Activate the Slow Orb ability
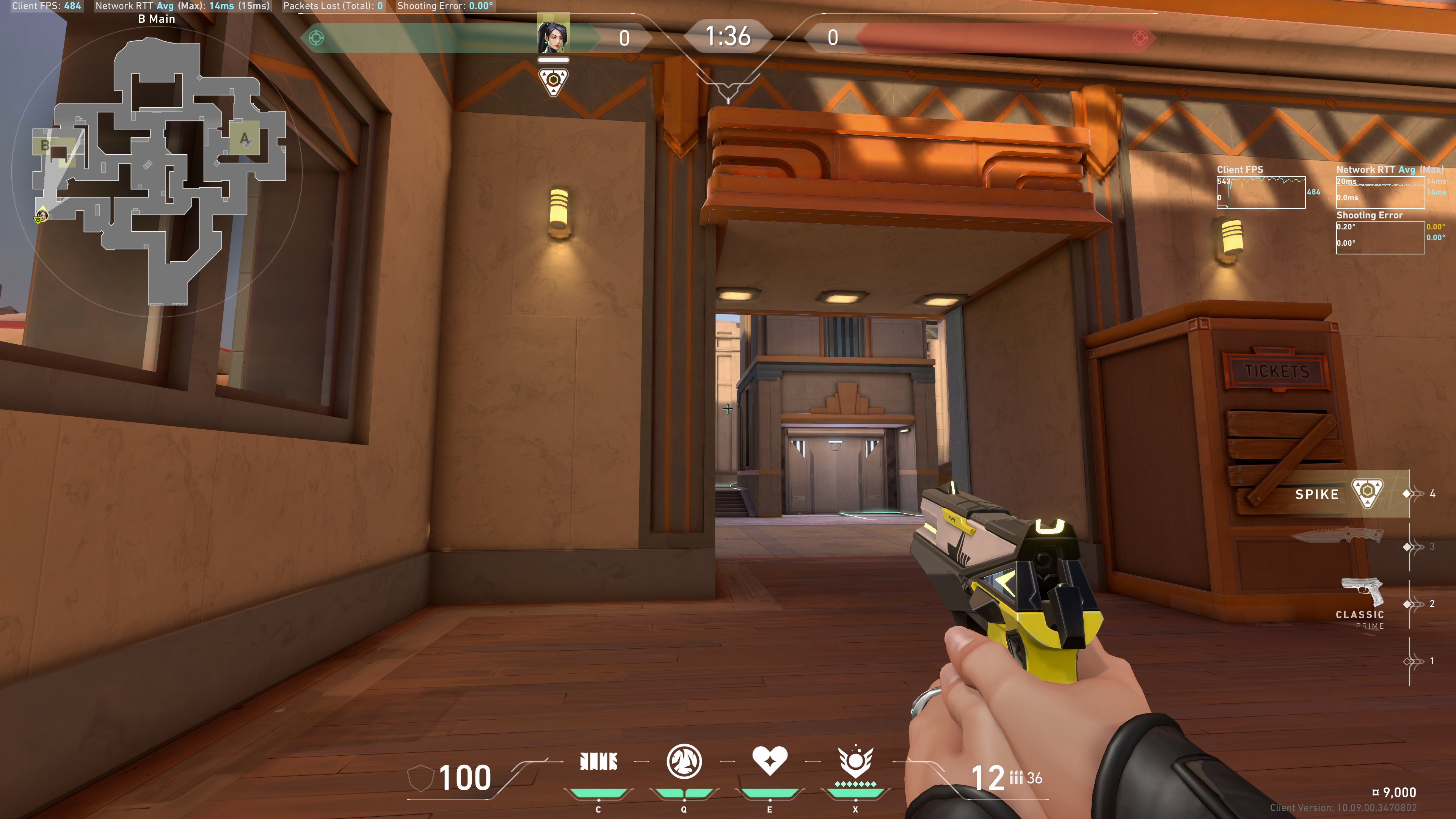1456x819 pixels. [x=684, y=761]
